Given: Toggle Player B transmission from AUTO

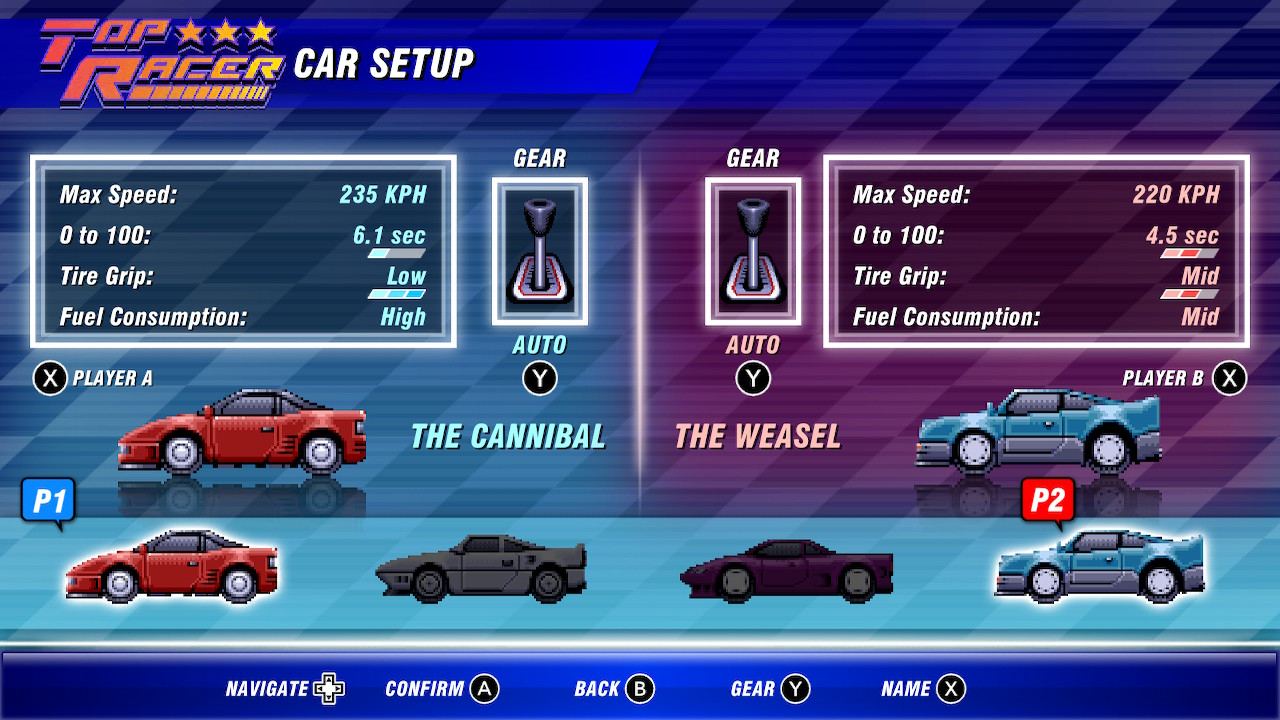Looking at the screenshot, I should click(753, 345).
